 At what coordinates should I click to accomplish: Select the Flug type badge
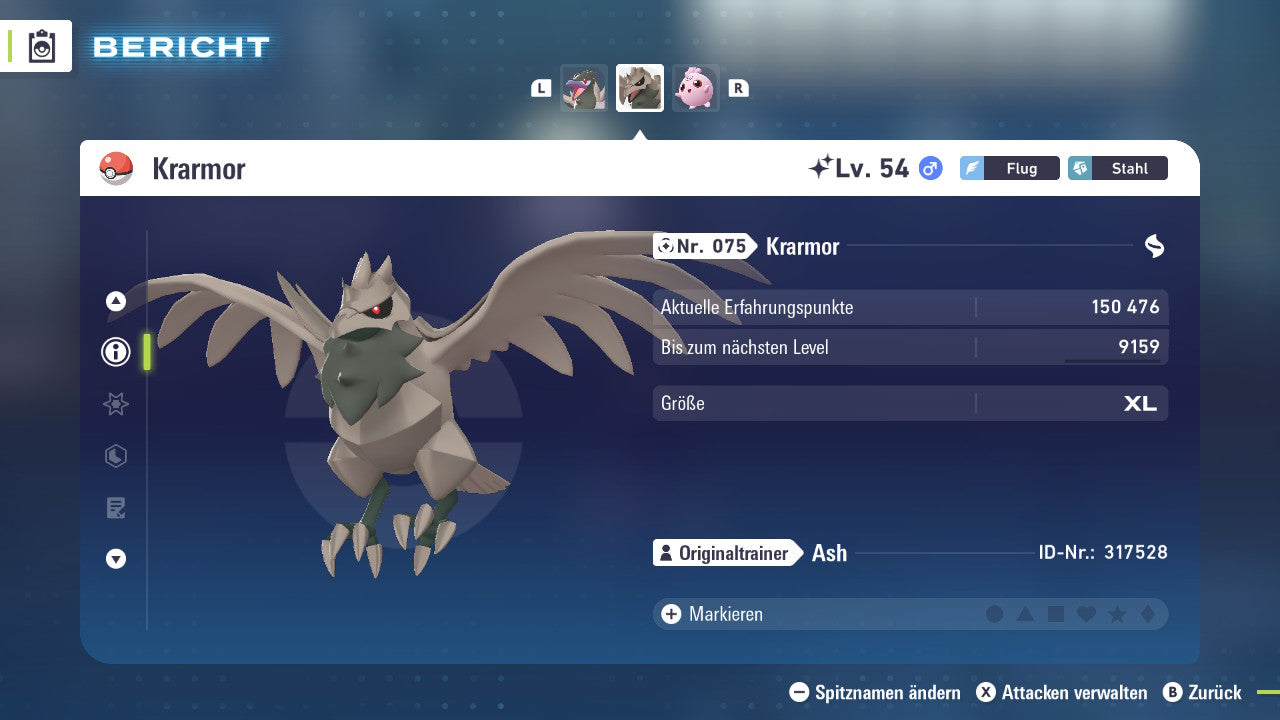pos(1010,168)
